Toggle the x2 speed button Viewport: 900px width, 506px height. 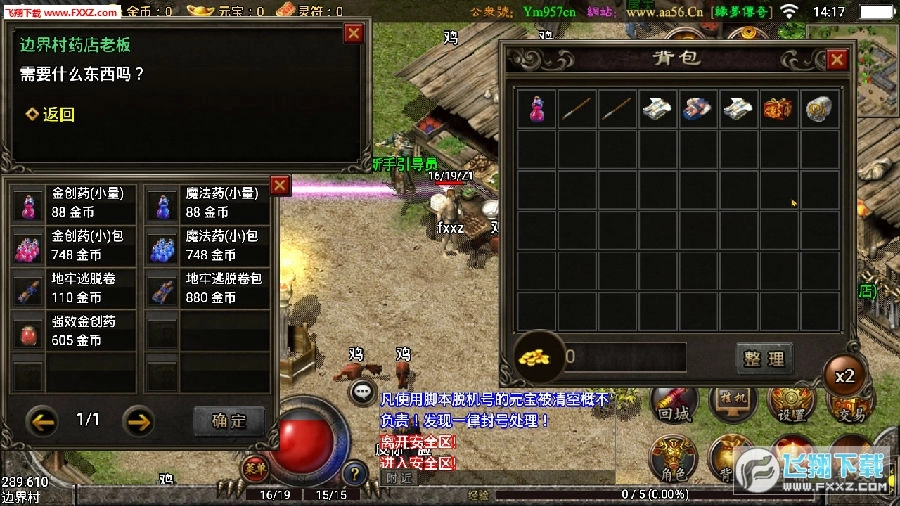(845, 377)
